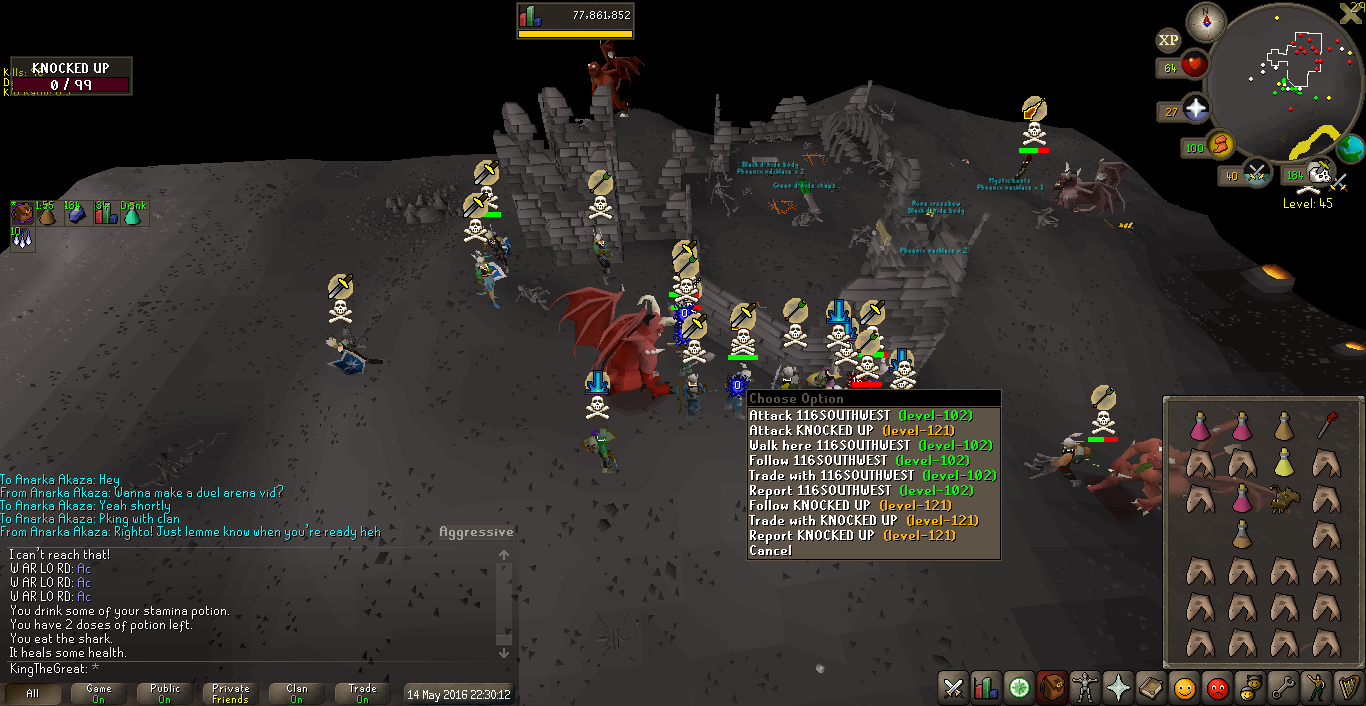The width and height of the screenshot is (1366, 706).
Task: Switch chat filter to Clan
Action: click(297, 694)
